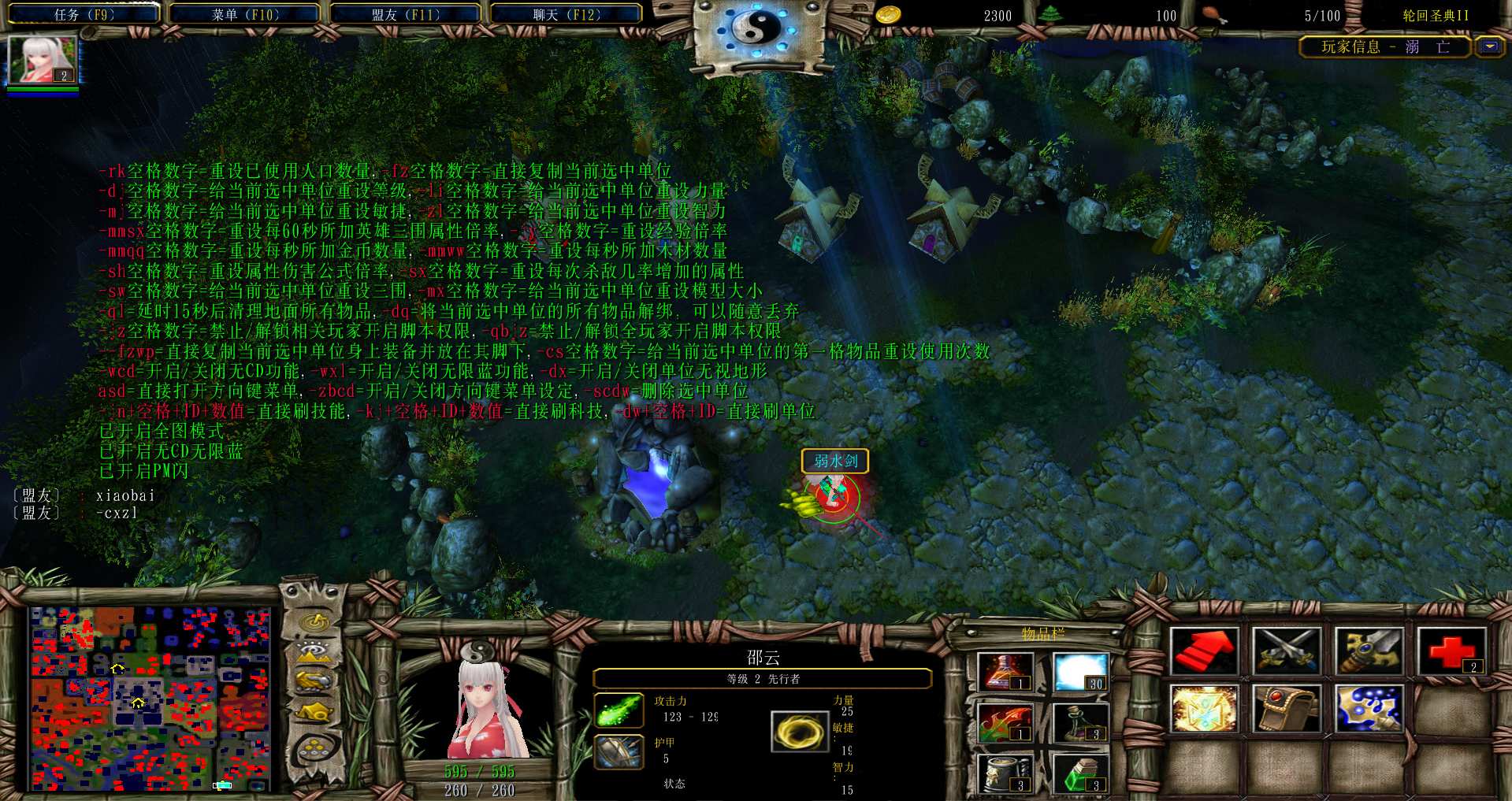The image size is (1512, 801).
Task: Click the red cross skill icon
Action: (x=1451, y=651)
